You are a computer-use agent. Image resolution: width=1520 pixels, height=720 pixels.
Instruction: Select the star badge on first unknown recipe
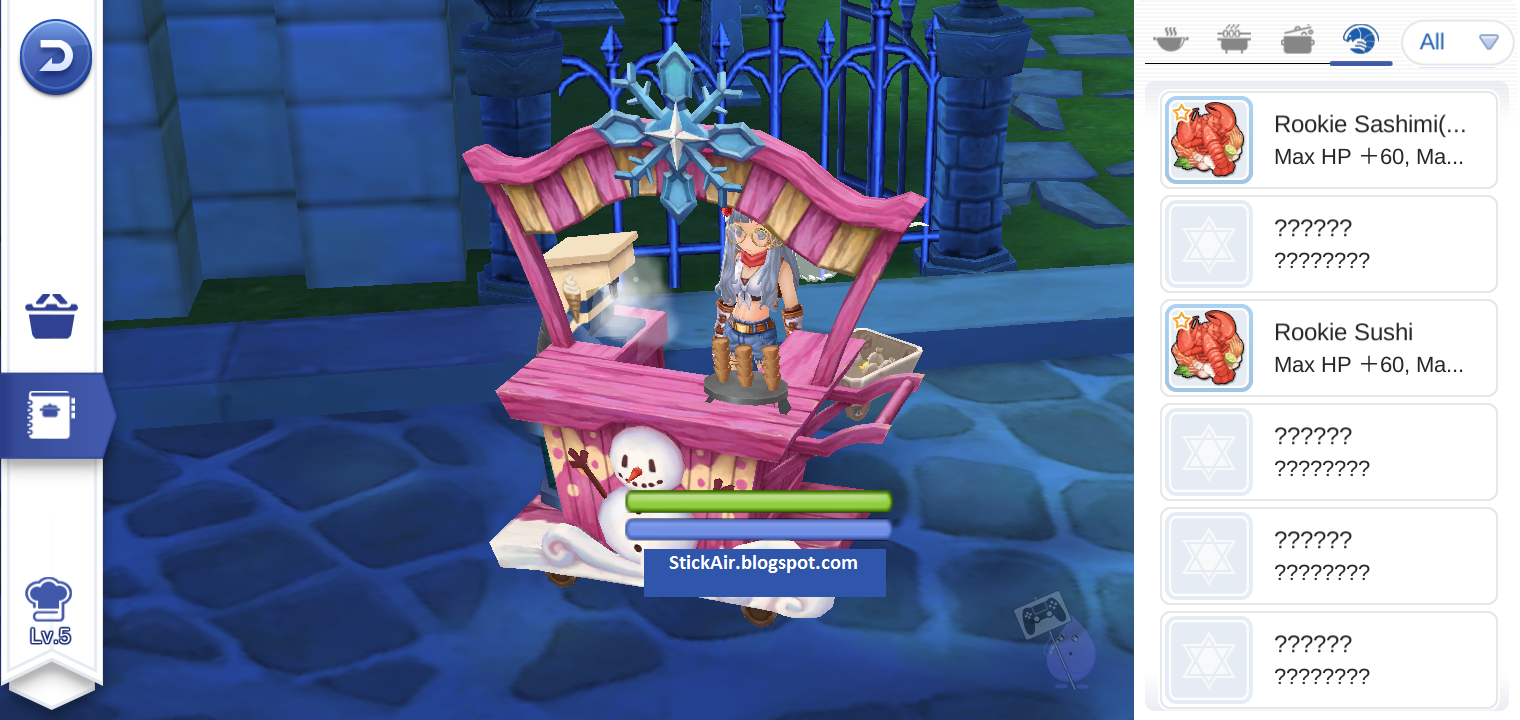(1208, 243)
